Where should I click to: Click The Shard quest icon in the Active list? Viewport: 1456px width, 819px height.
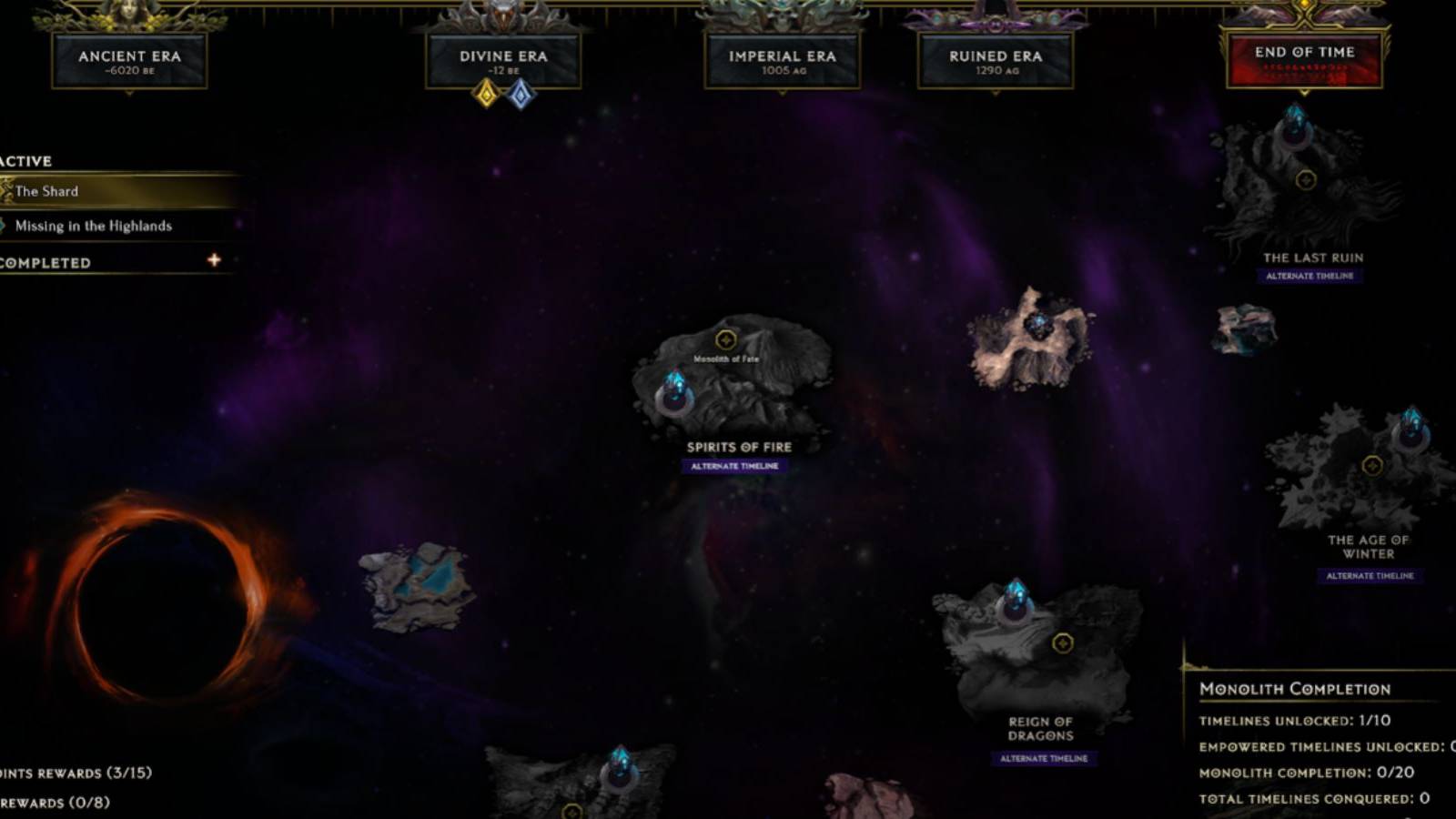pos(7,191)
